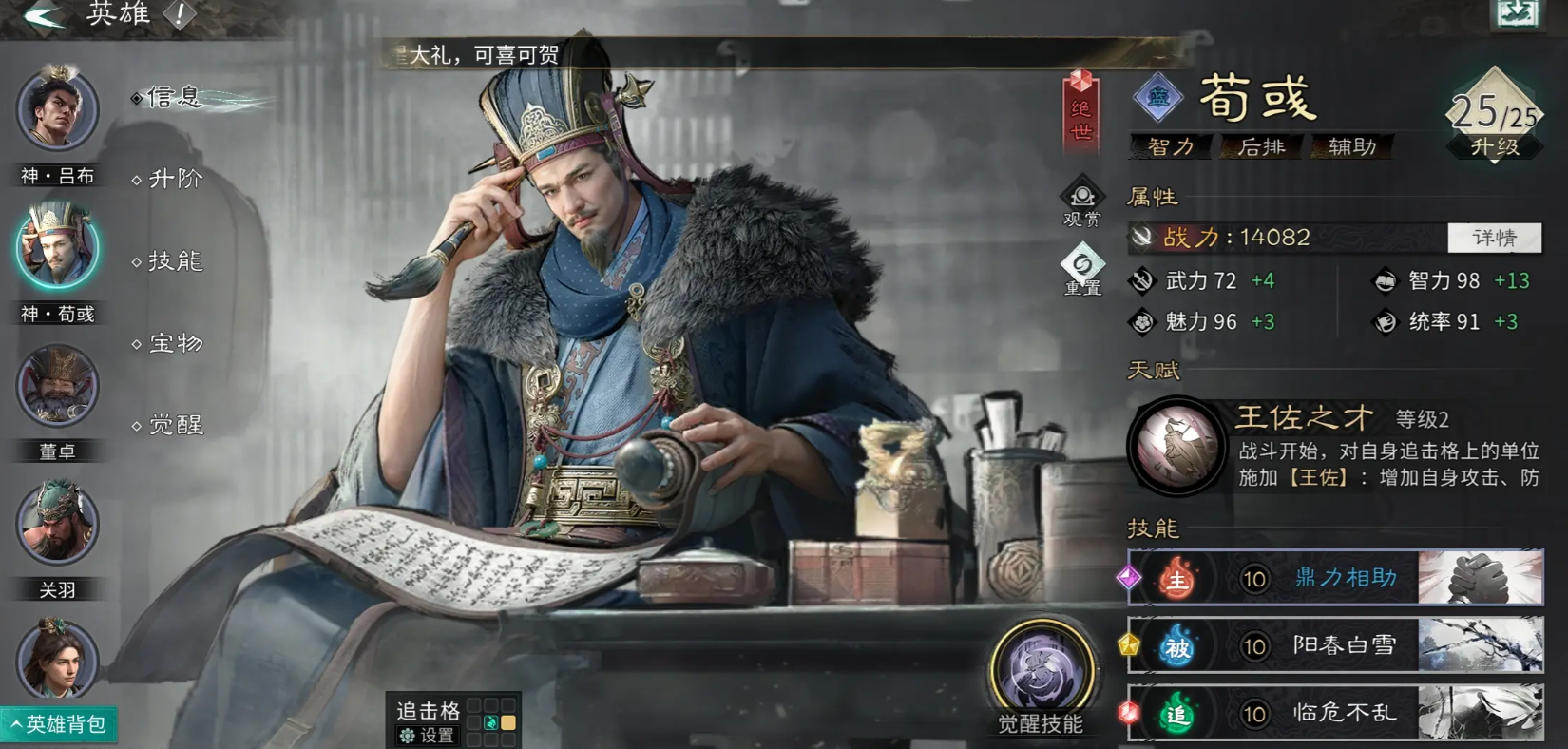Open the 观赏 view mode icon
This screenshot has width=1568, height=749.
tap(1082, 202)
